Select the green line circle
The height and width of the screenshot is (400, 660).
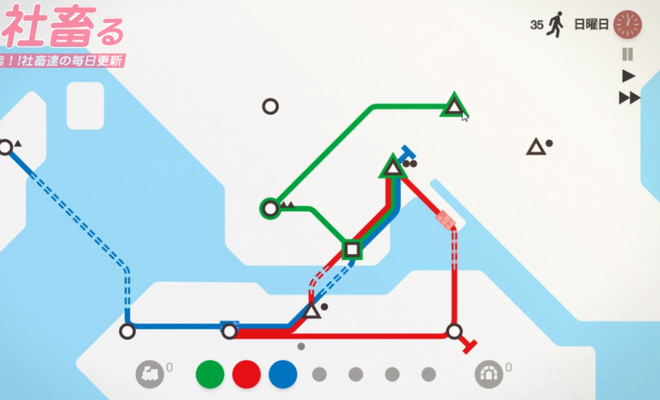point(210,374)
